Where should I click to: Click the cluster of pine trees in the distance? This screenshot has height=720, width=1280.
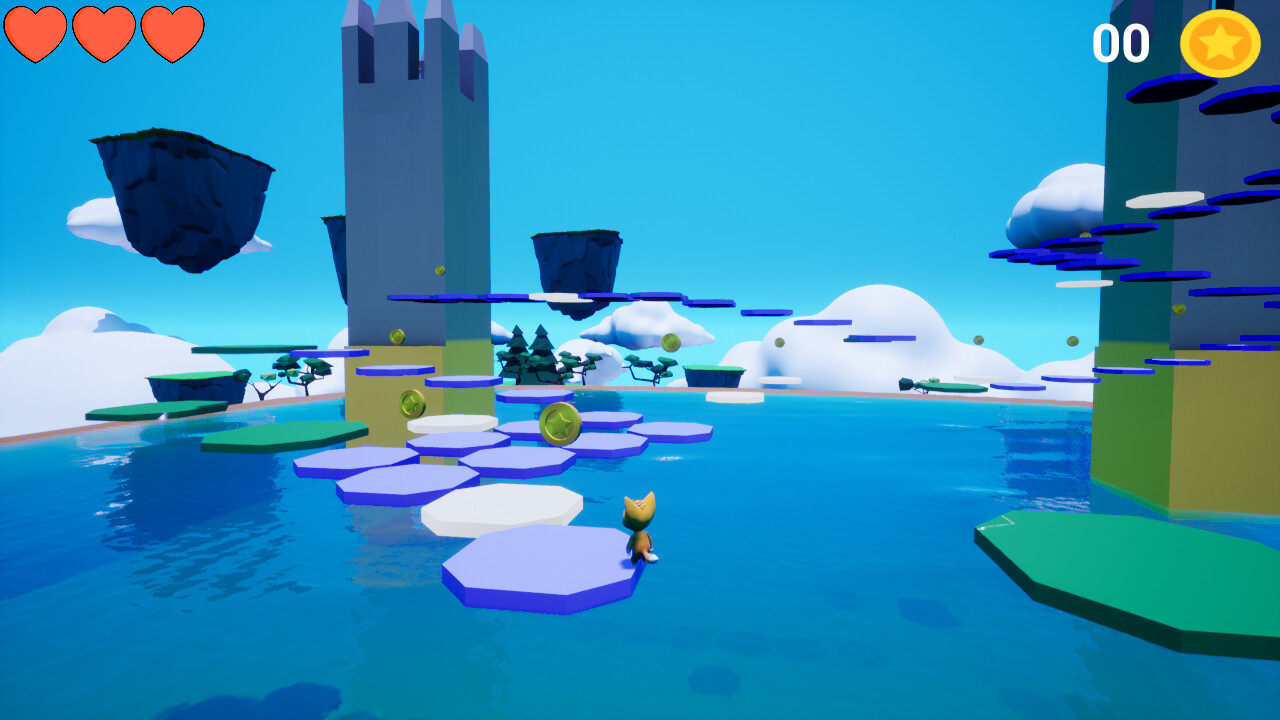coord(530,355)
